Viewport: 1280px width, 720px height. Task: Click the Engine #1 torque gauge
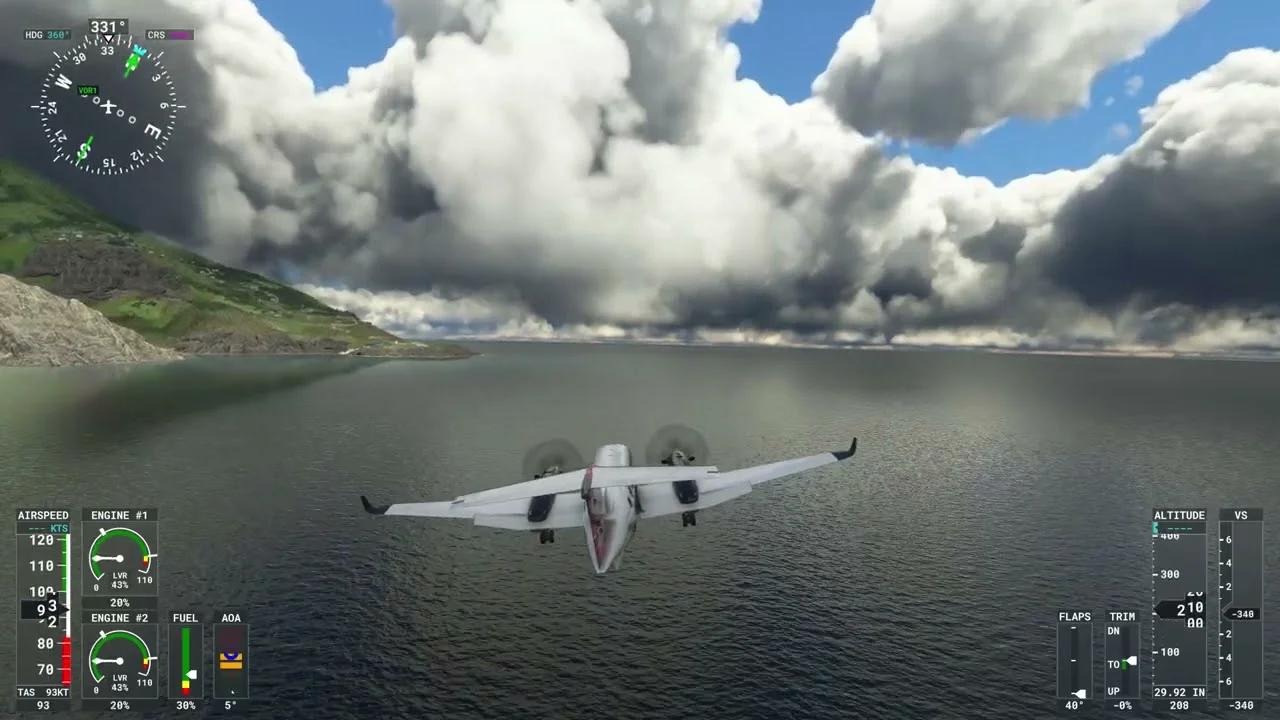point(118,558)
